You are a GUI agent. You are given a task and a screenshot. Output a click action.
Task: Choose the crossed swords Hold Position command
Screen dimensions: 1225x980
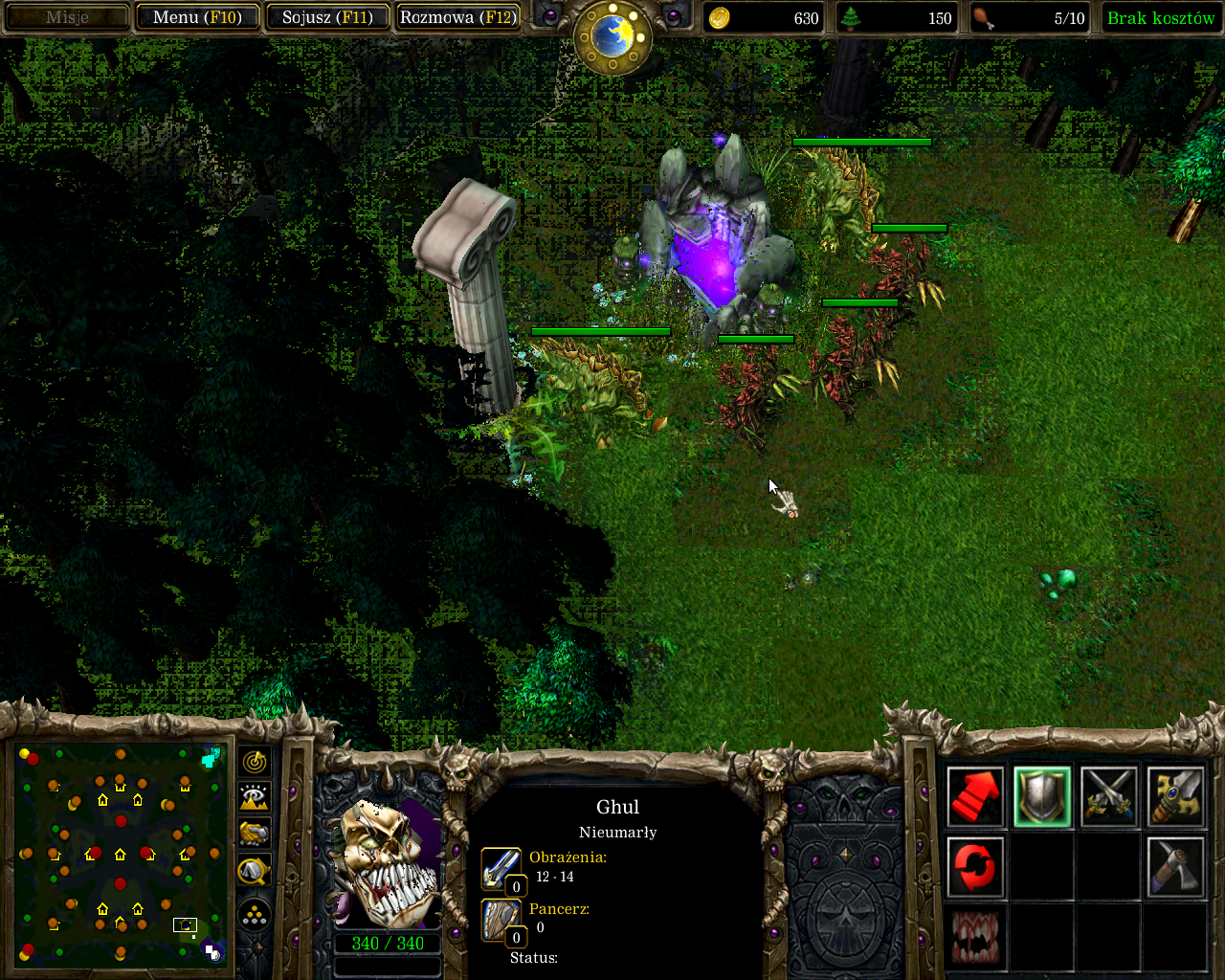[x=1109, y=797]
